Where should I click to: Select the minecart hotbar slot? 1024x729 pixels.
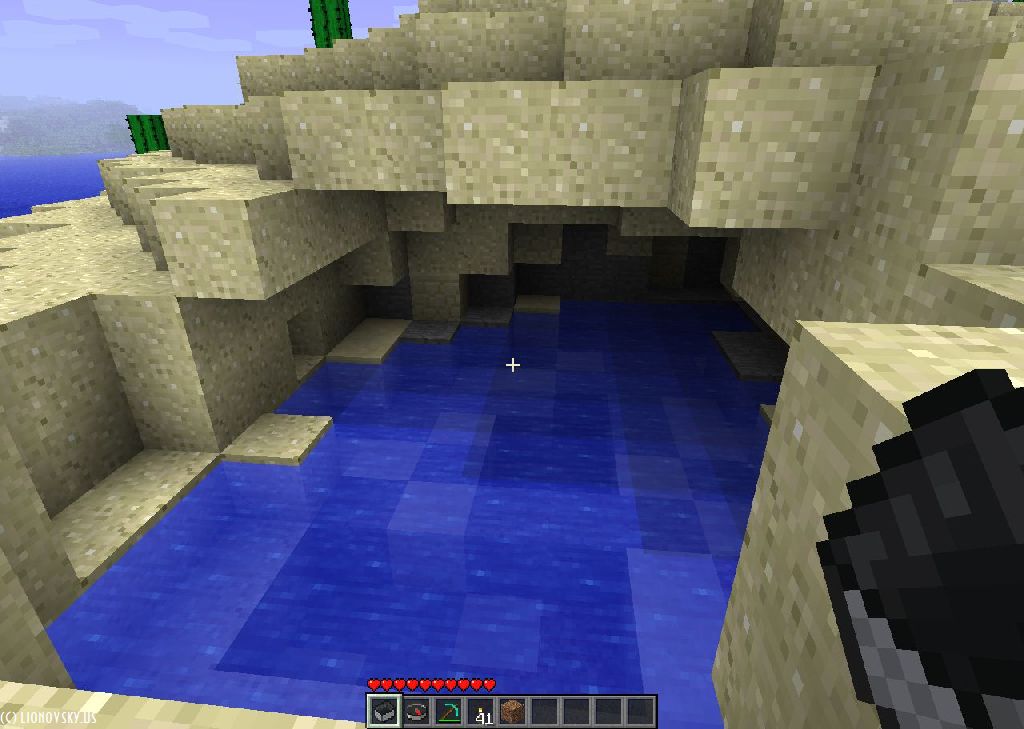click(x=383, y=711)
